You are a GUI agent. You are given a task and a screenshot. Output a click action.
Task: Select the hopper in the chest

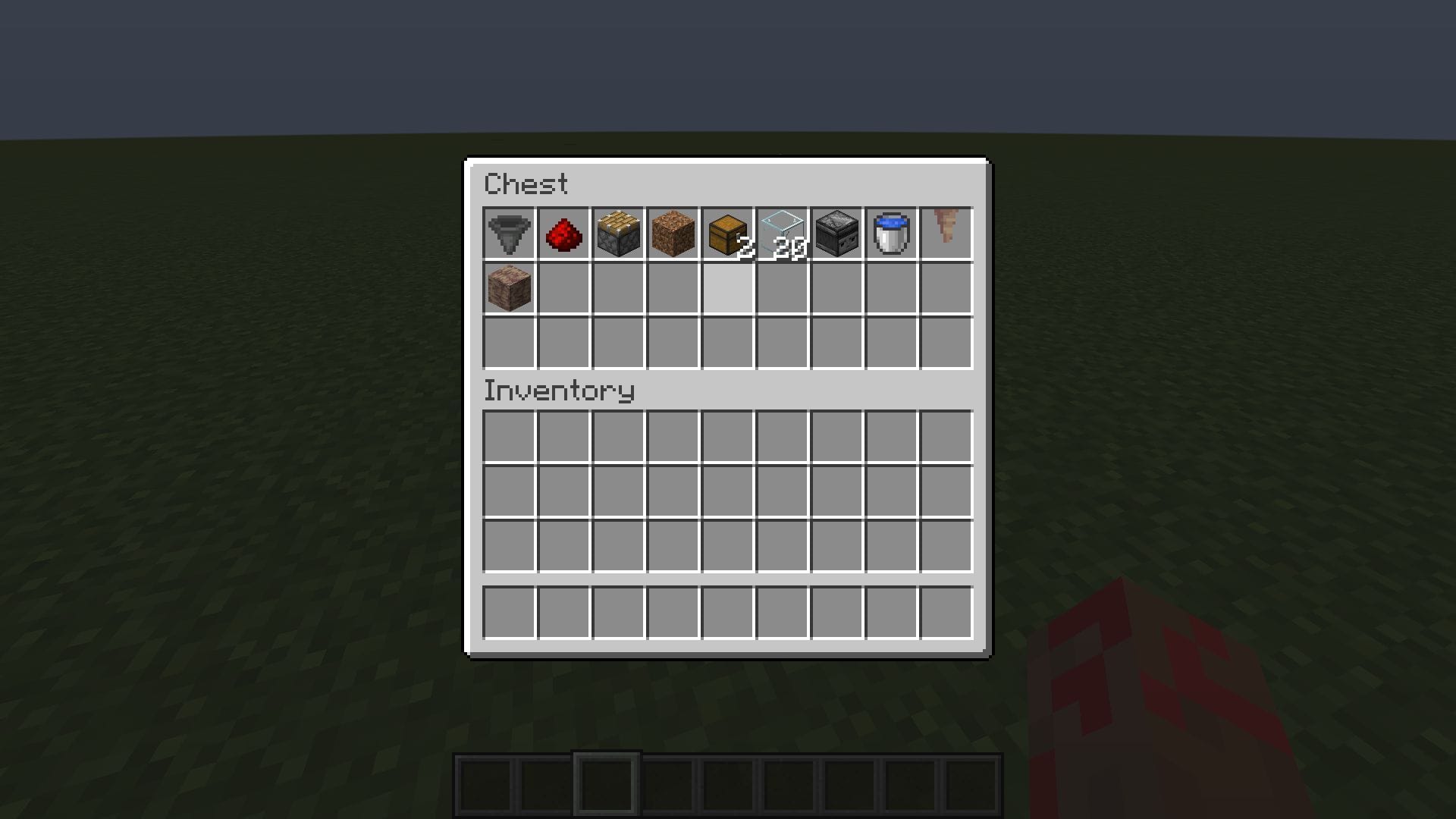click(508, 233)
